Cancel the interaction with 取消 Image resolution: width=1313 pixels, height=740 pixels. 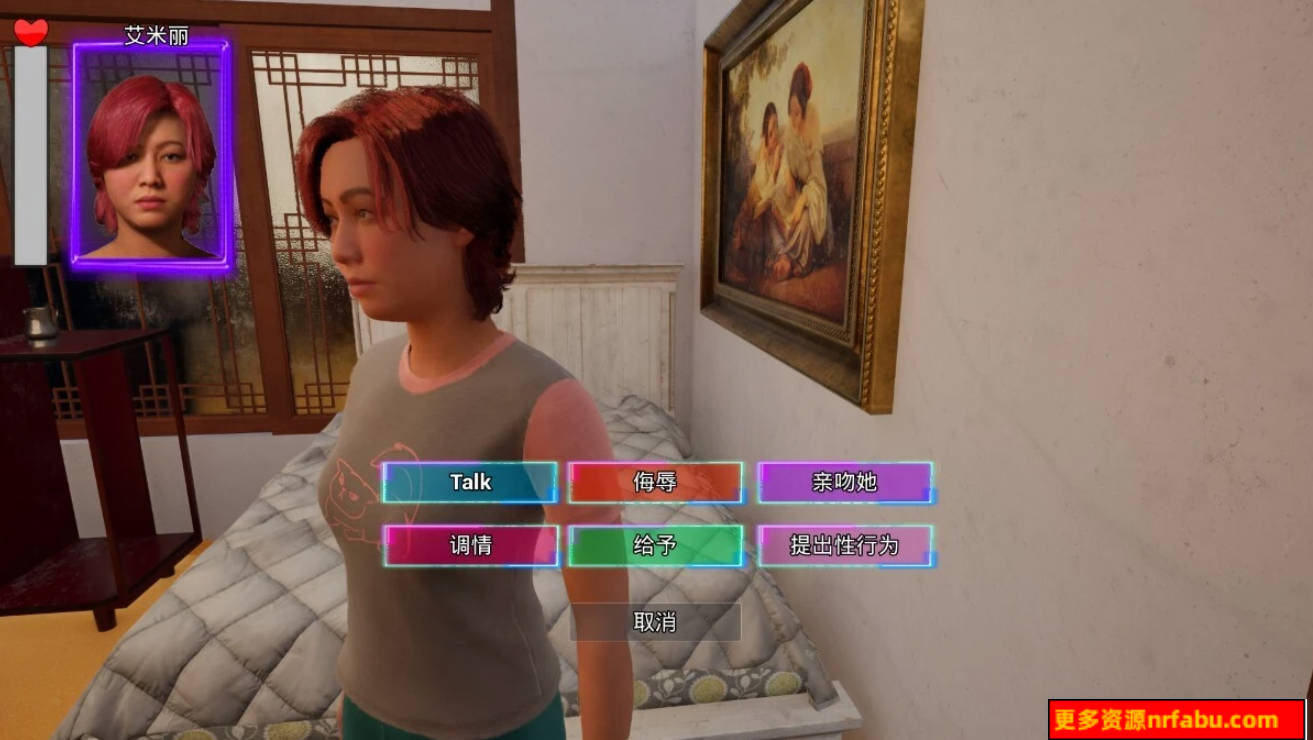click(655, 622)
